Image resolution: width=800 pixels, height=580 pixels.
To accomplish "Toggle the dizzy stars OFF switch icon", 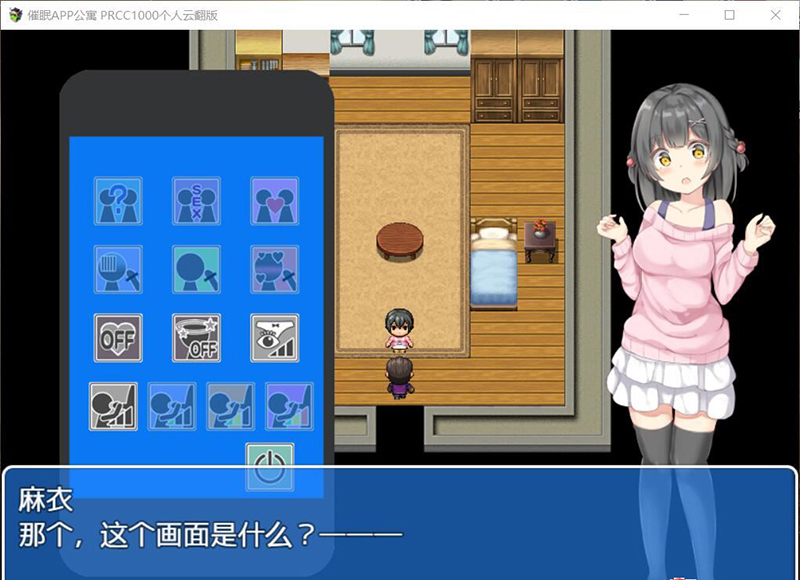I will tap(196, 338).
